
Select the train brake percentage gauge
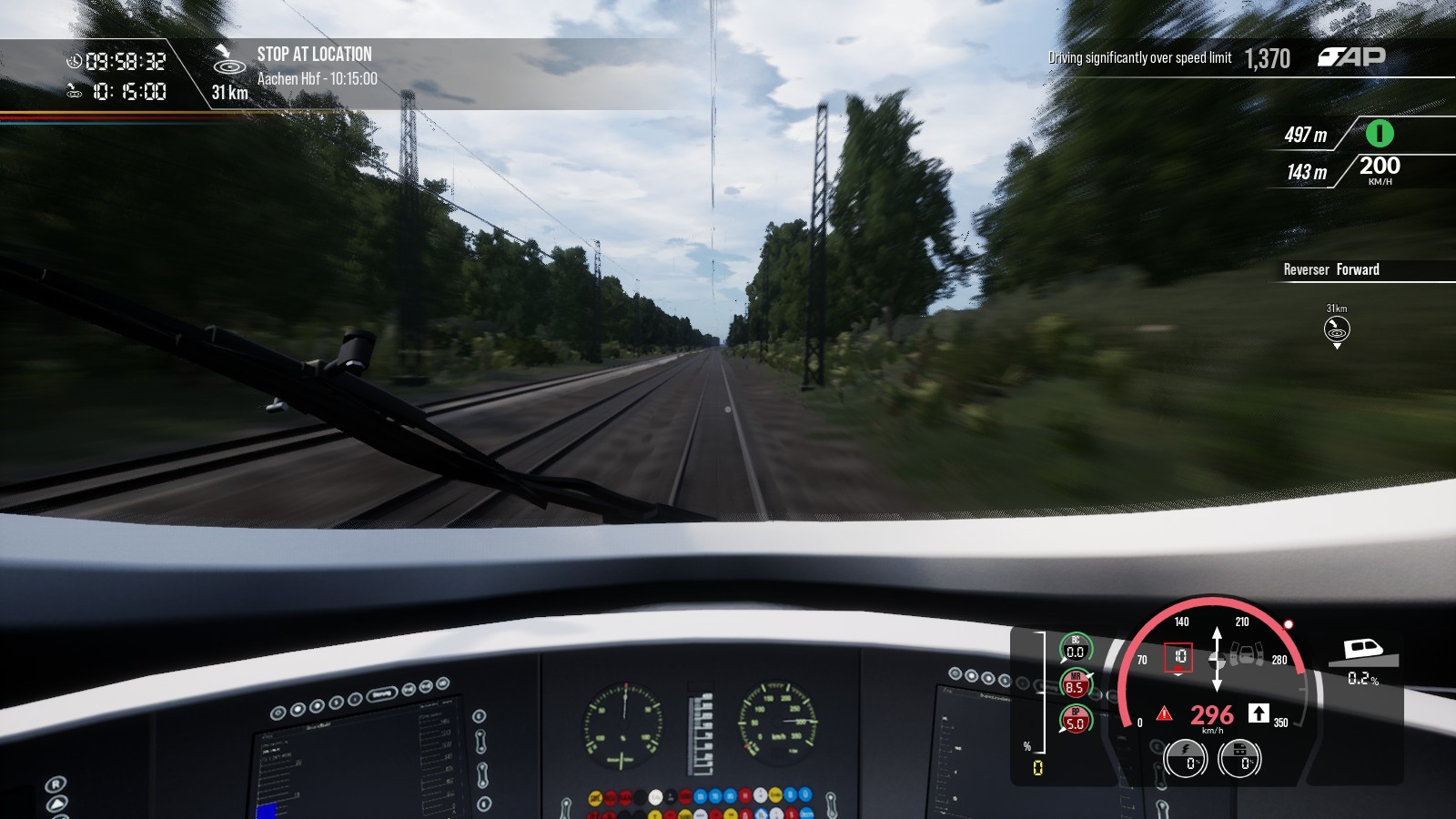pos(1239,758)
